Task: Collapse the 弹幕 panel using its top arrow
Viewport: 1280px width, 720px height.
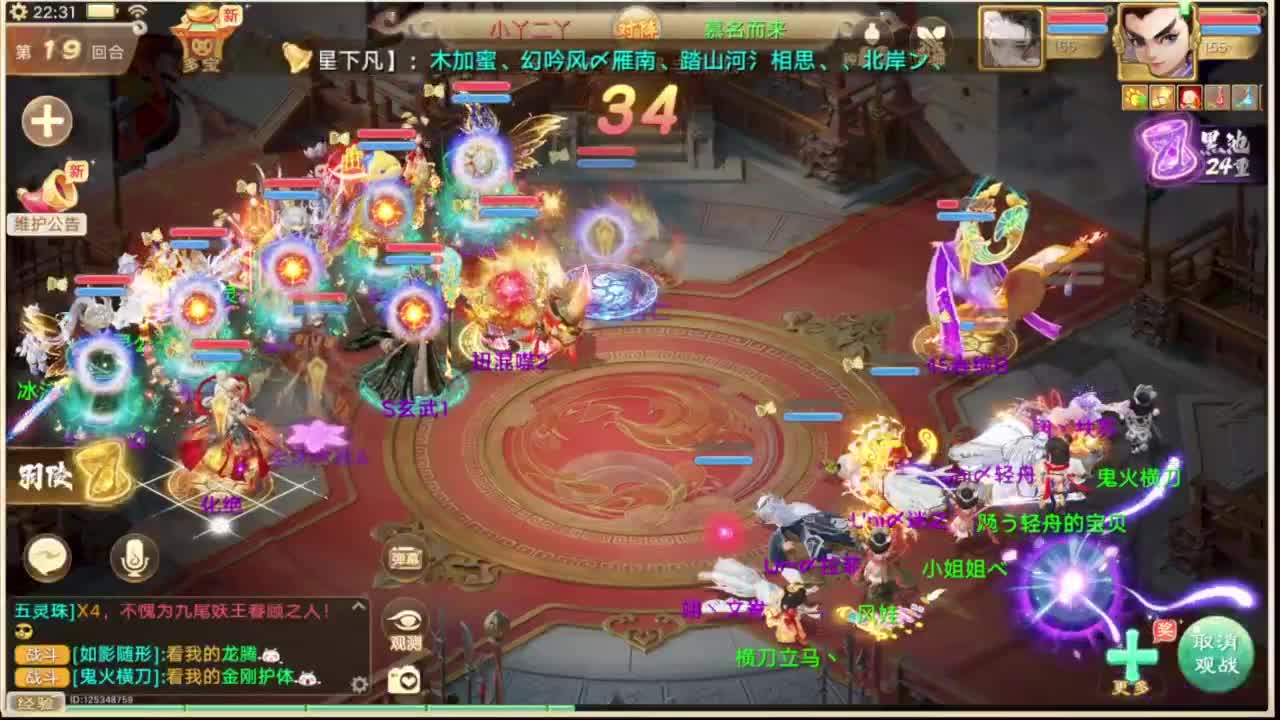Action: [x=358, y=608]
